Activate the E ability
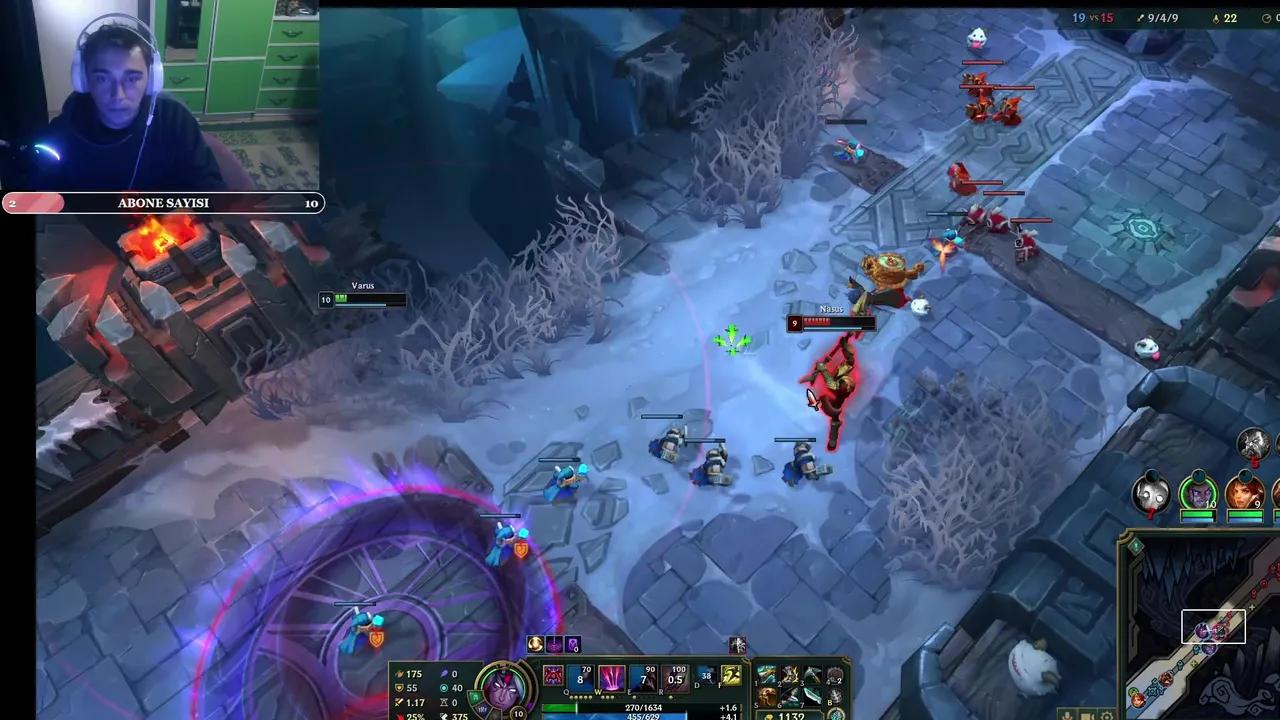The image size is (1280, 720). 641,678
